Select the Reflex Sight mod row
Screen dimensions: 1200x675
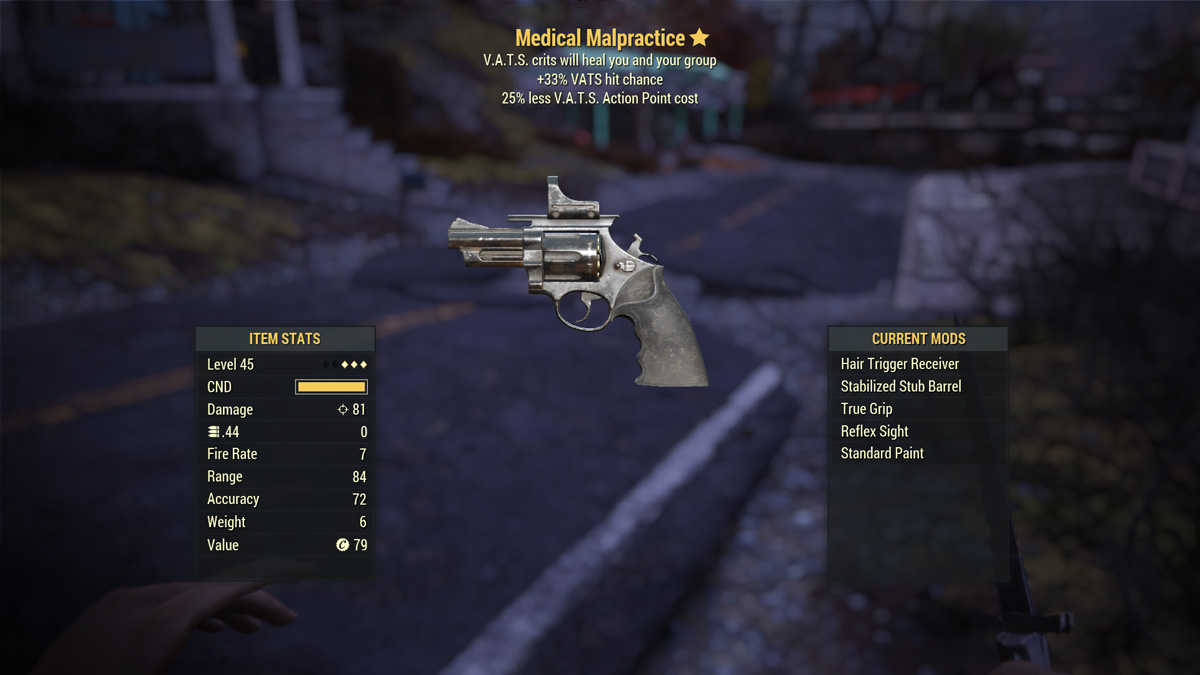click(x=874, y=431)
